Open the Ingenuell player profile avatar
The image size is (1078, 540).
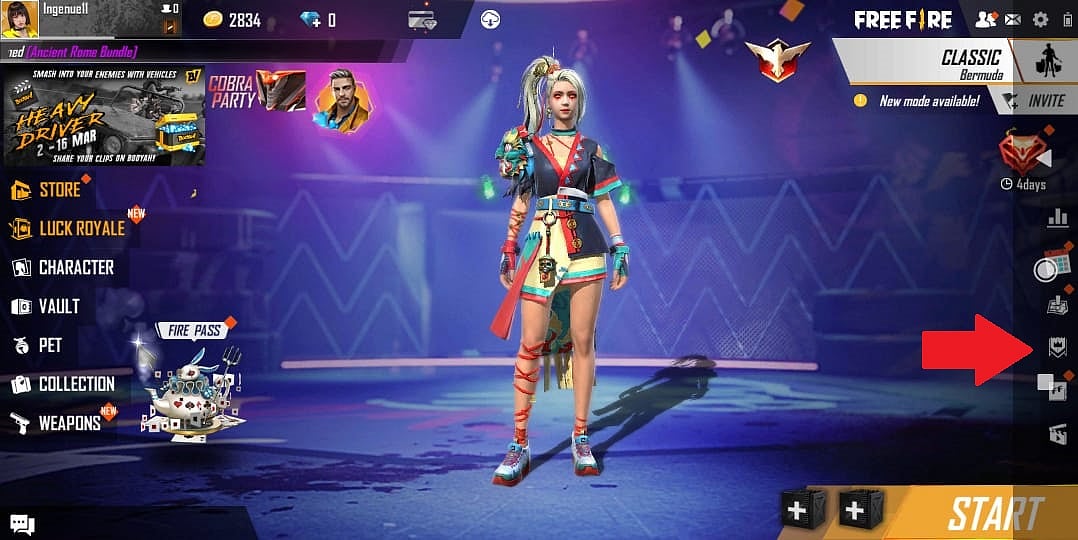(20, 19)
